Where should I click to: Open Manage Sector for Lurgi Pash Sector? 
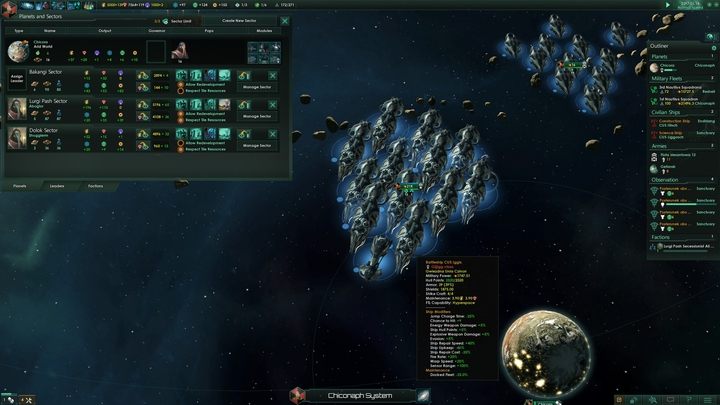[257, 116]
